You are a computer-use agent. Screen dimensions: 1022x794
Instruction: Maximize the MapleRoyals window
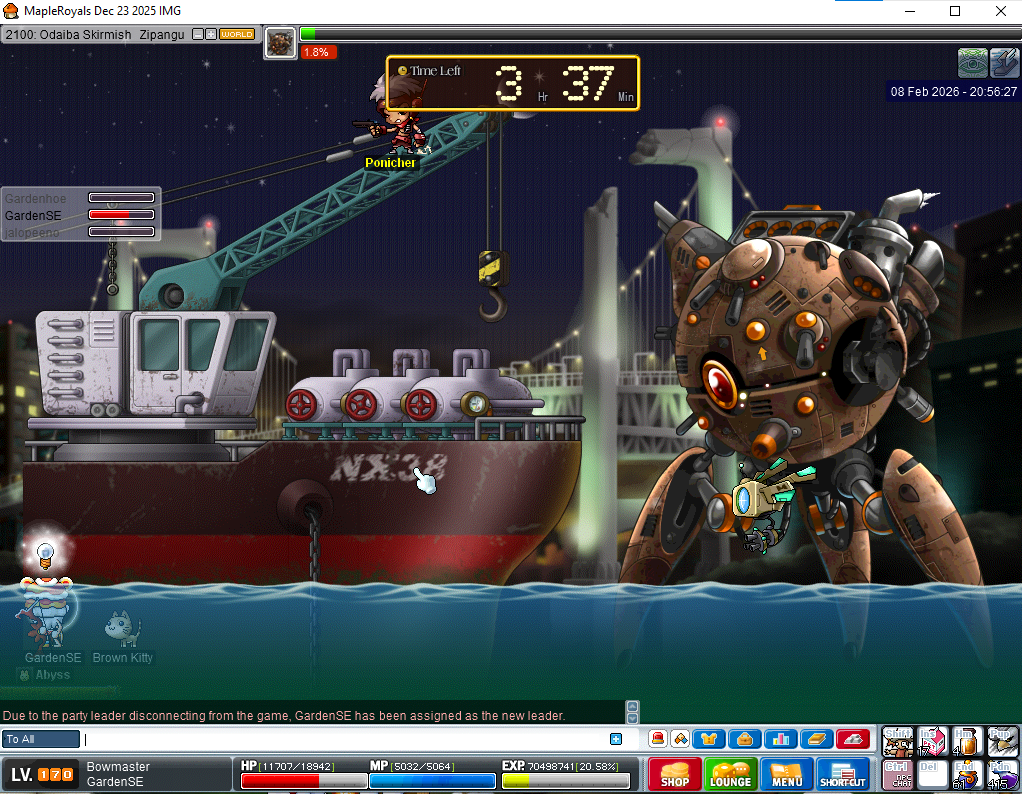point(955,11)
